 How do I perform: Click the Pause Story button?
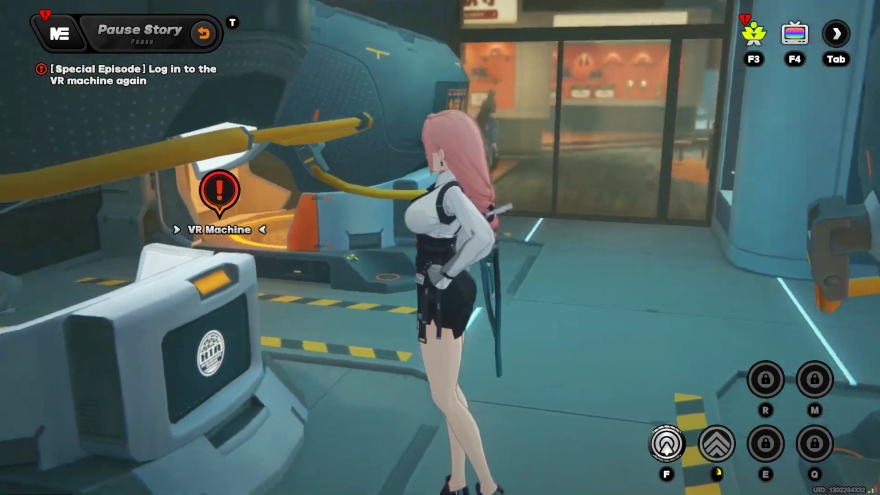click(139, 31)
